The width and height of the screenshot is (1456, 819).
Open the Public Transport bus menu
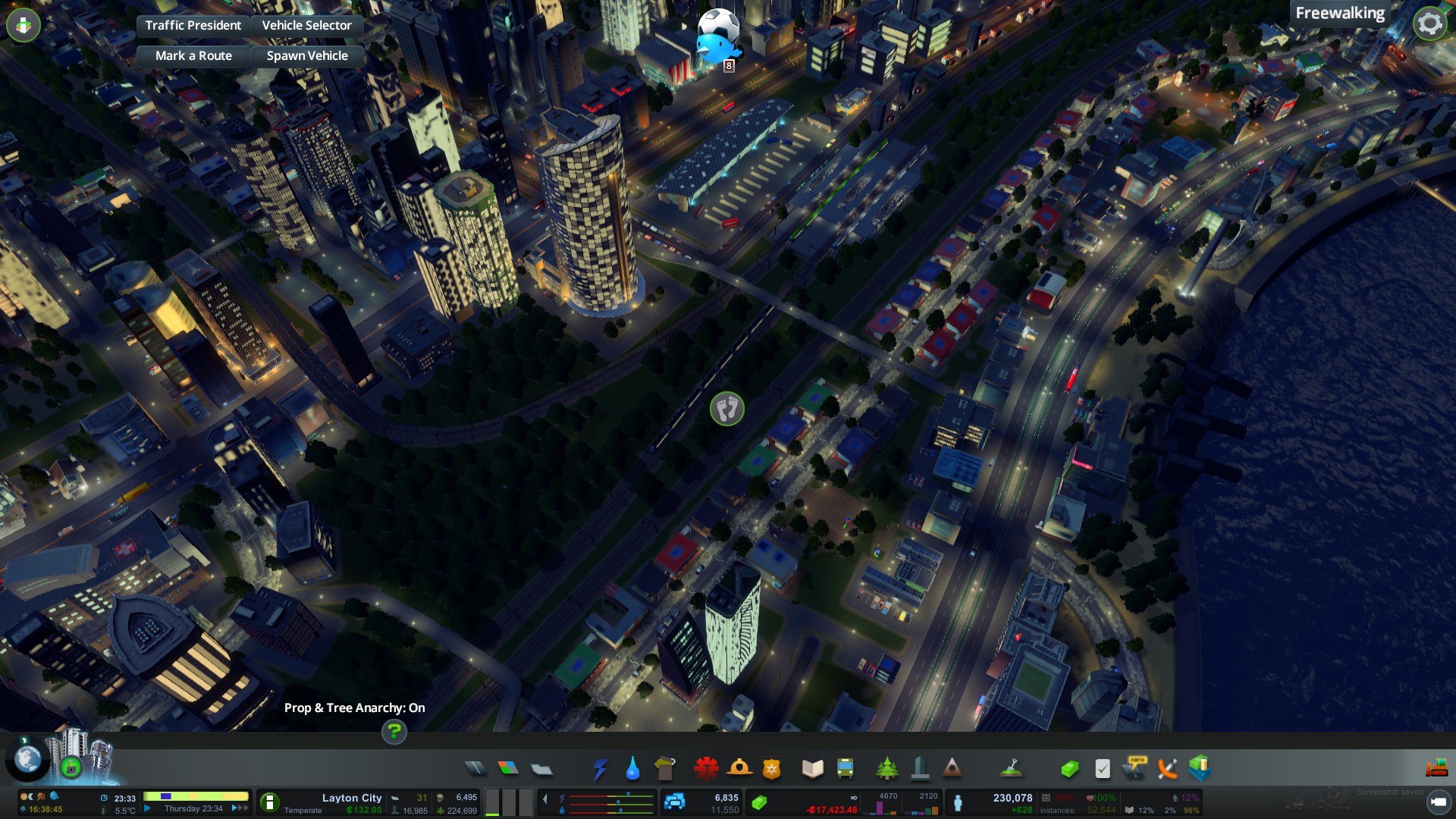845,769
